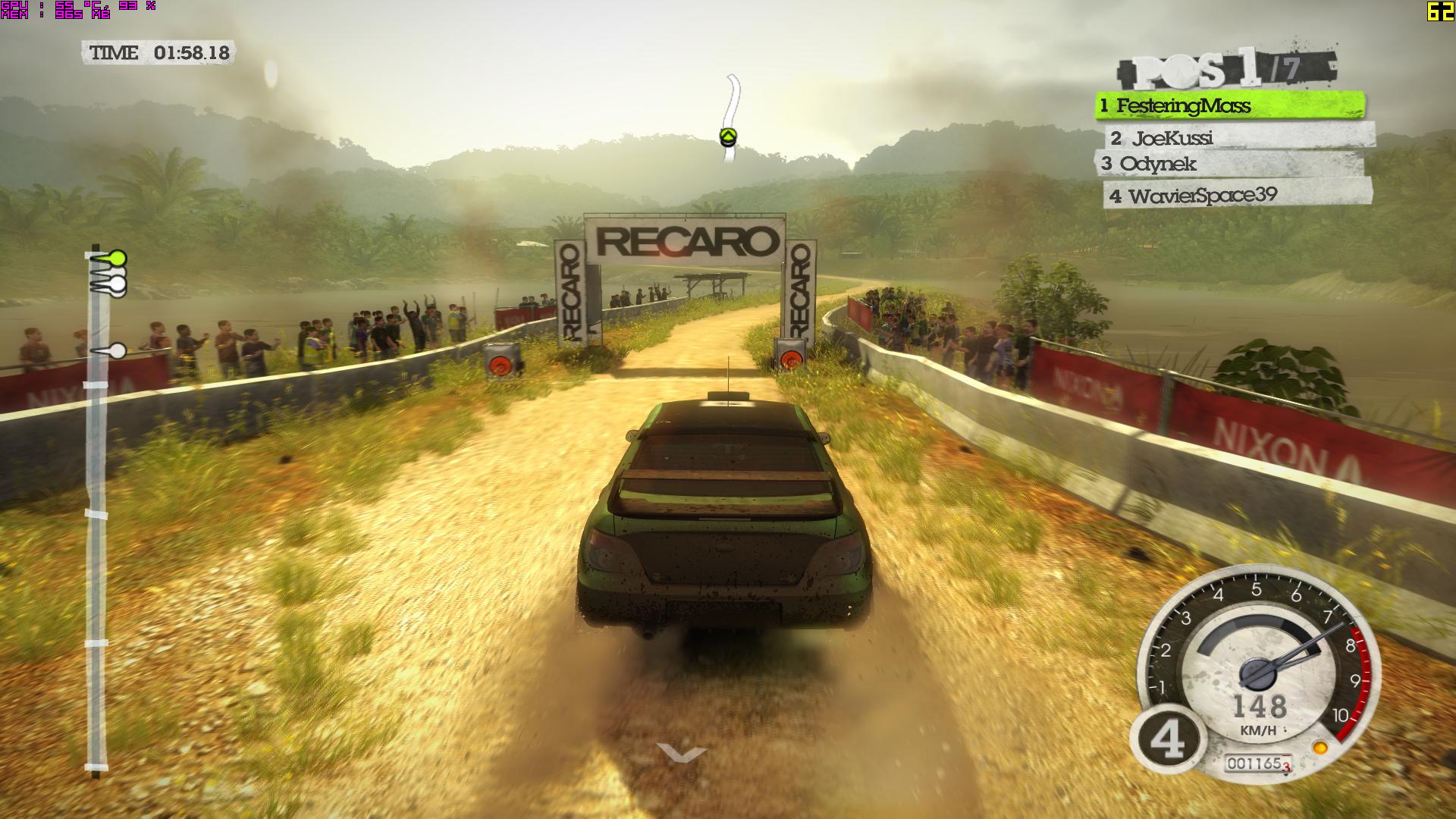Select JoeKussi in the position list
Image resolution: width=1456 pixels, height=819 pixels.
pyautogui.click(x=1239, y=137)
